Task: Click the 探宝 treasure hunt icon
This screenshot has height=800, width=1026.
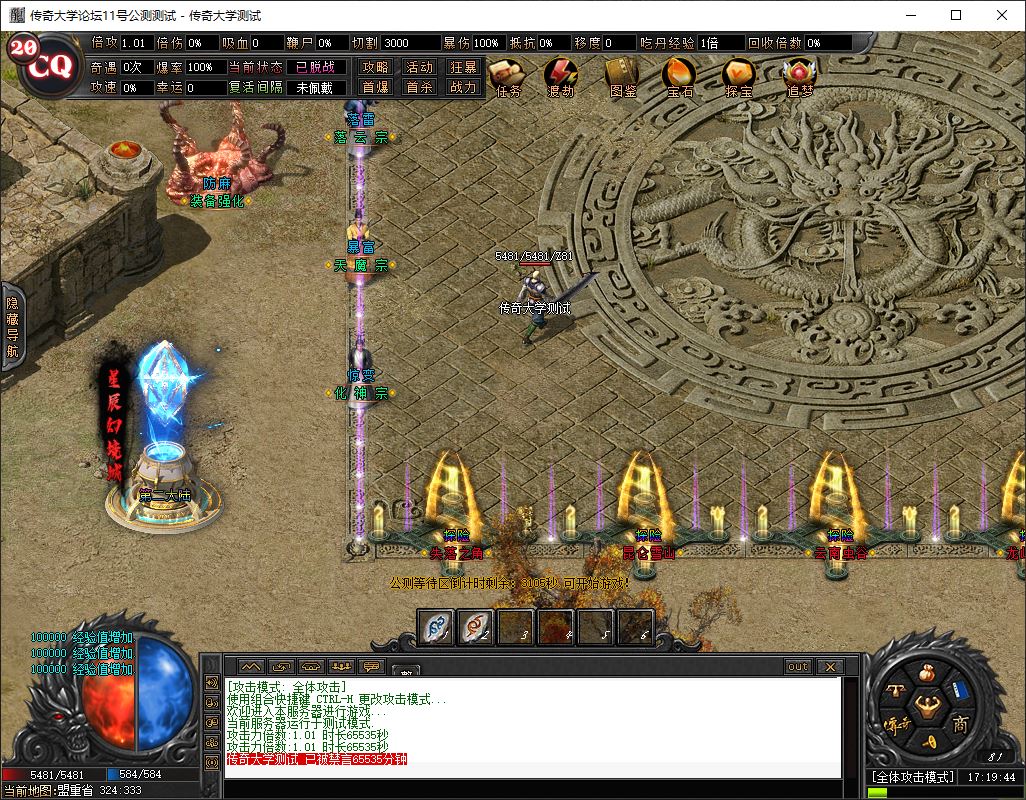Action: click(x=739, y=75)
